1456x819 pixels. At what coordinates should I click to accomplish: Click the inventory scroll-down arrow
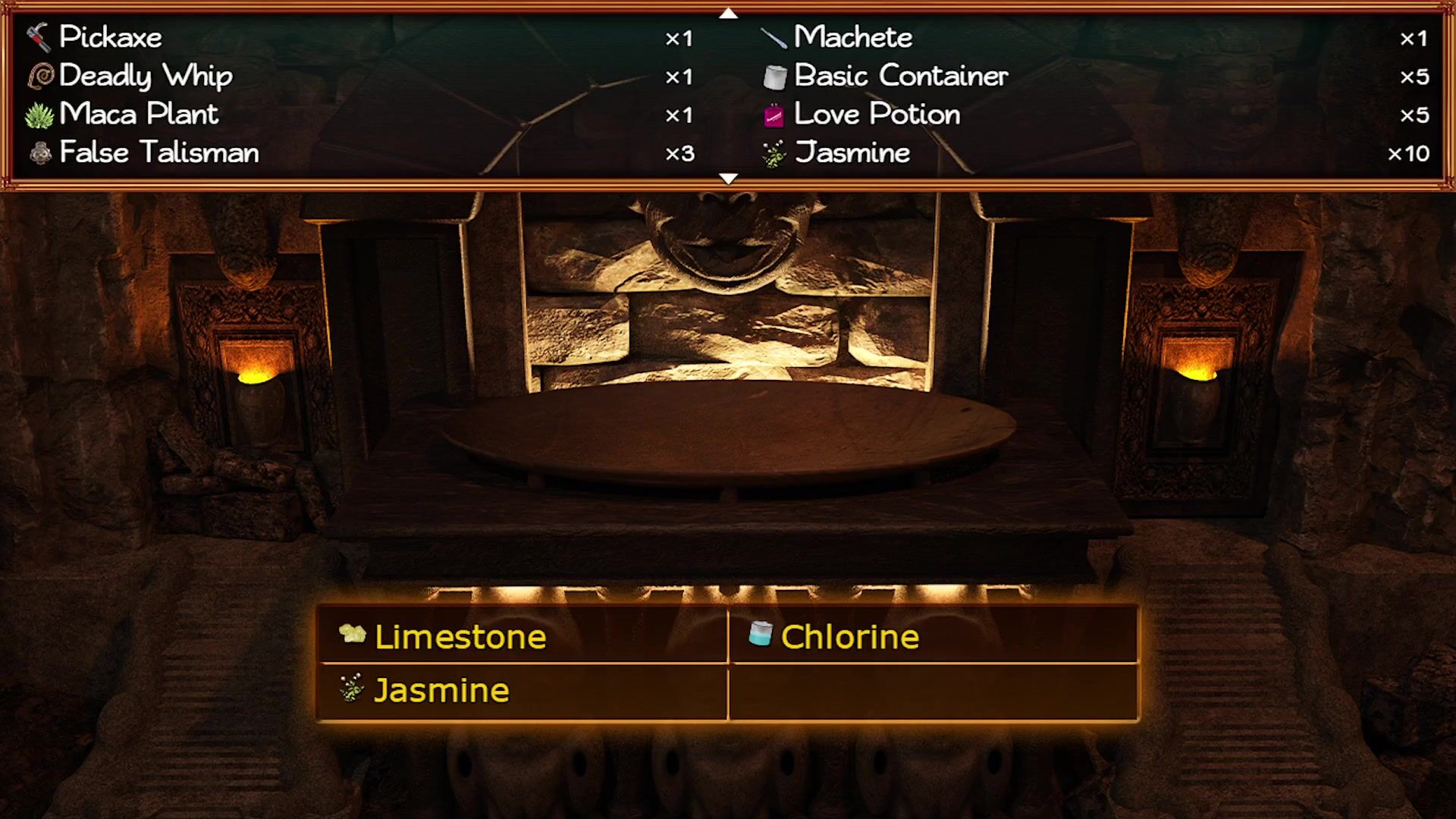point(728,179)
